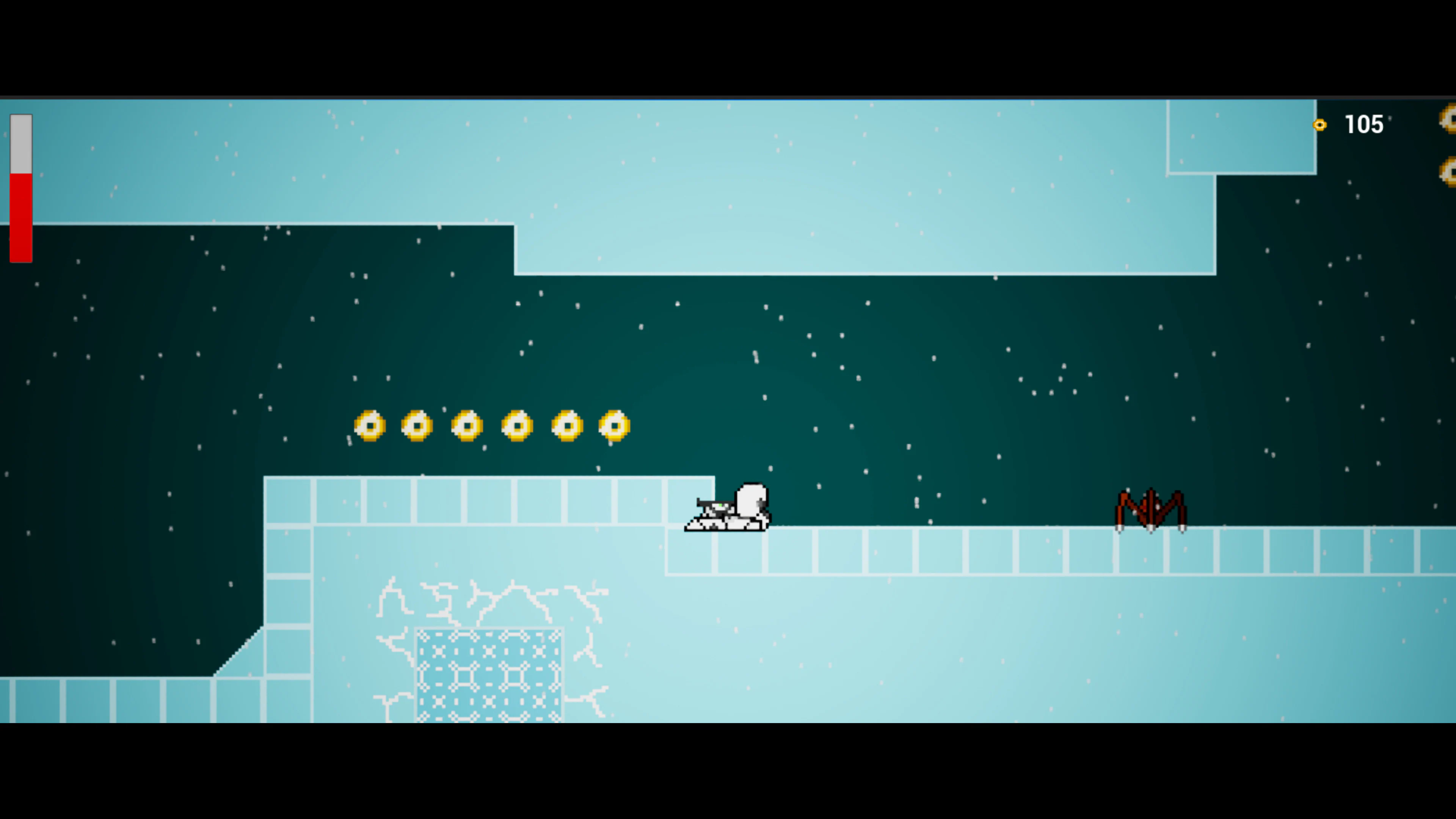Select the fifth golden ring in the row
Screen dimensions: 1456x819
point(565,427)
